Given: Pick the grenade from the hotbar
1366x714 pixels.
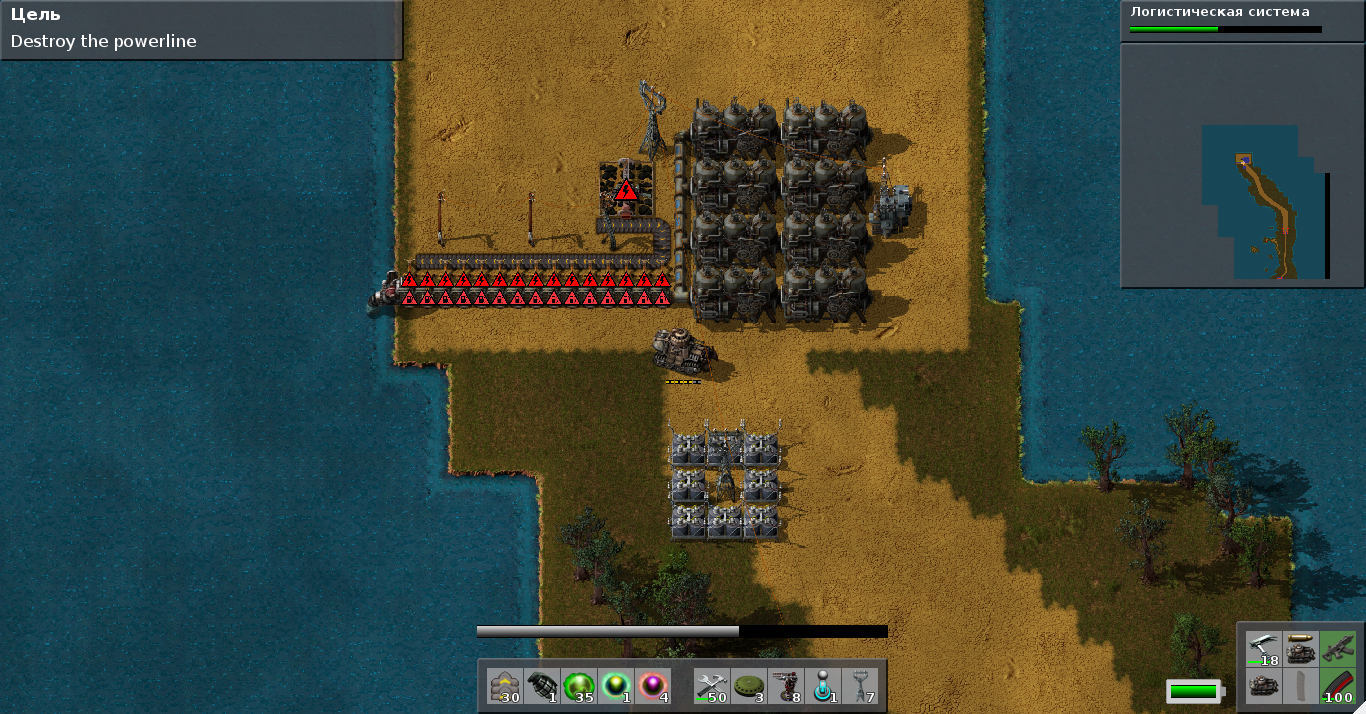Looking at the screenshot, I should pyautogui.click(x=542, y=687).
